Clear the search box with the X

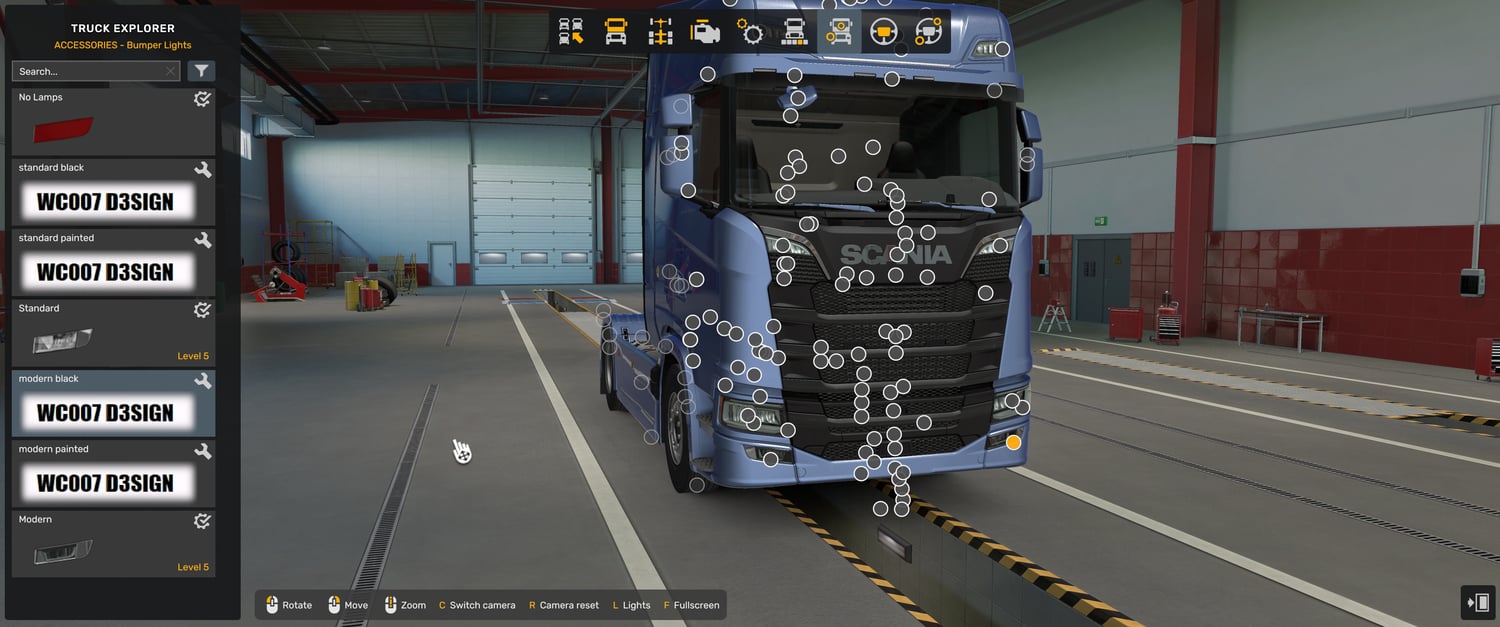point(170,71)
